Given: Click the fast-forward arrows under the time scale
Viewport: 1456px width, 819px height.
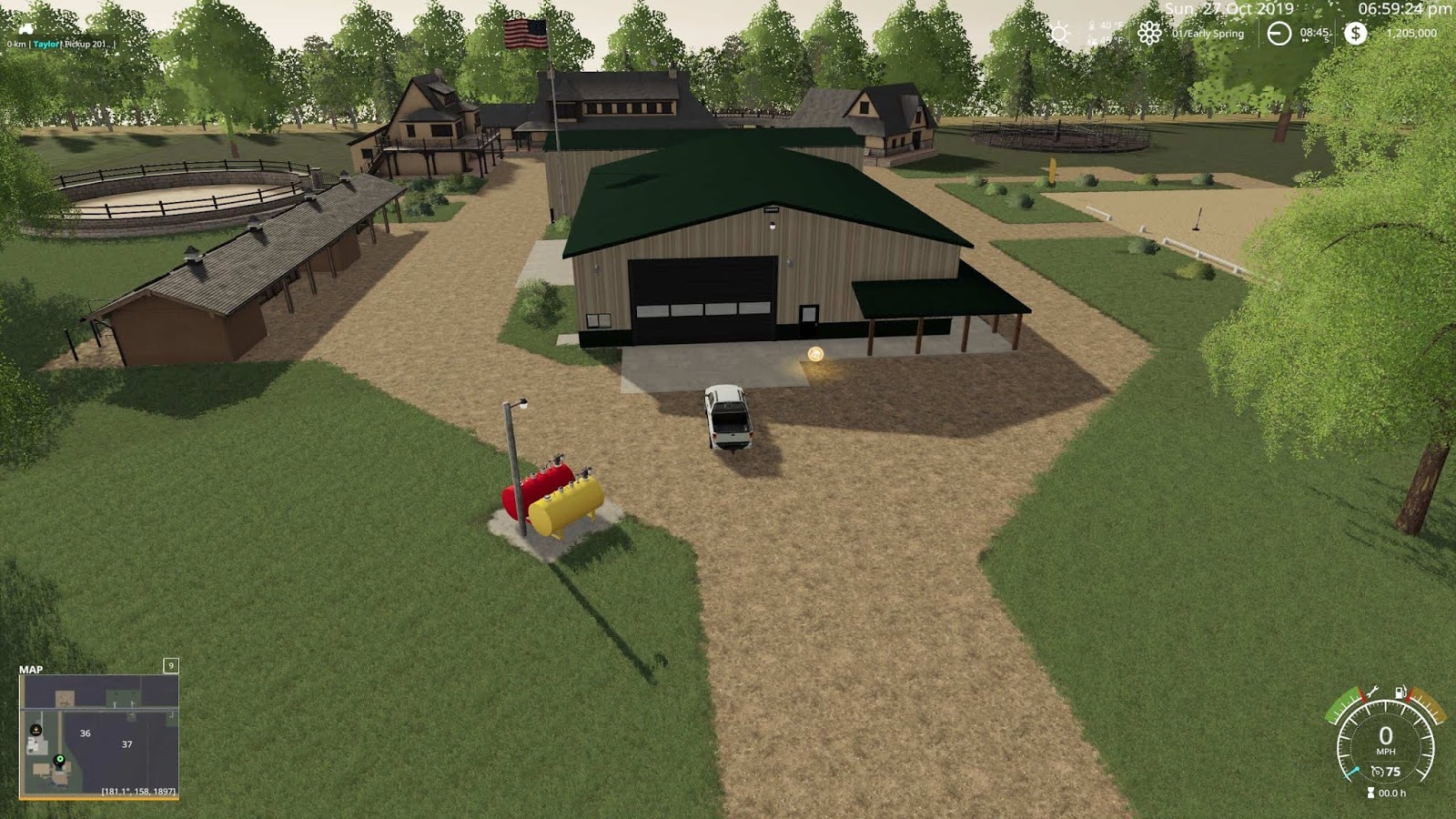Looking at the screenshot, I should pyautogui.click(x=1305, y=40).
